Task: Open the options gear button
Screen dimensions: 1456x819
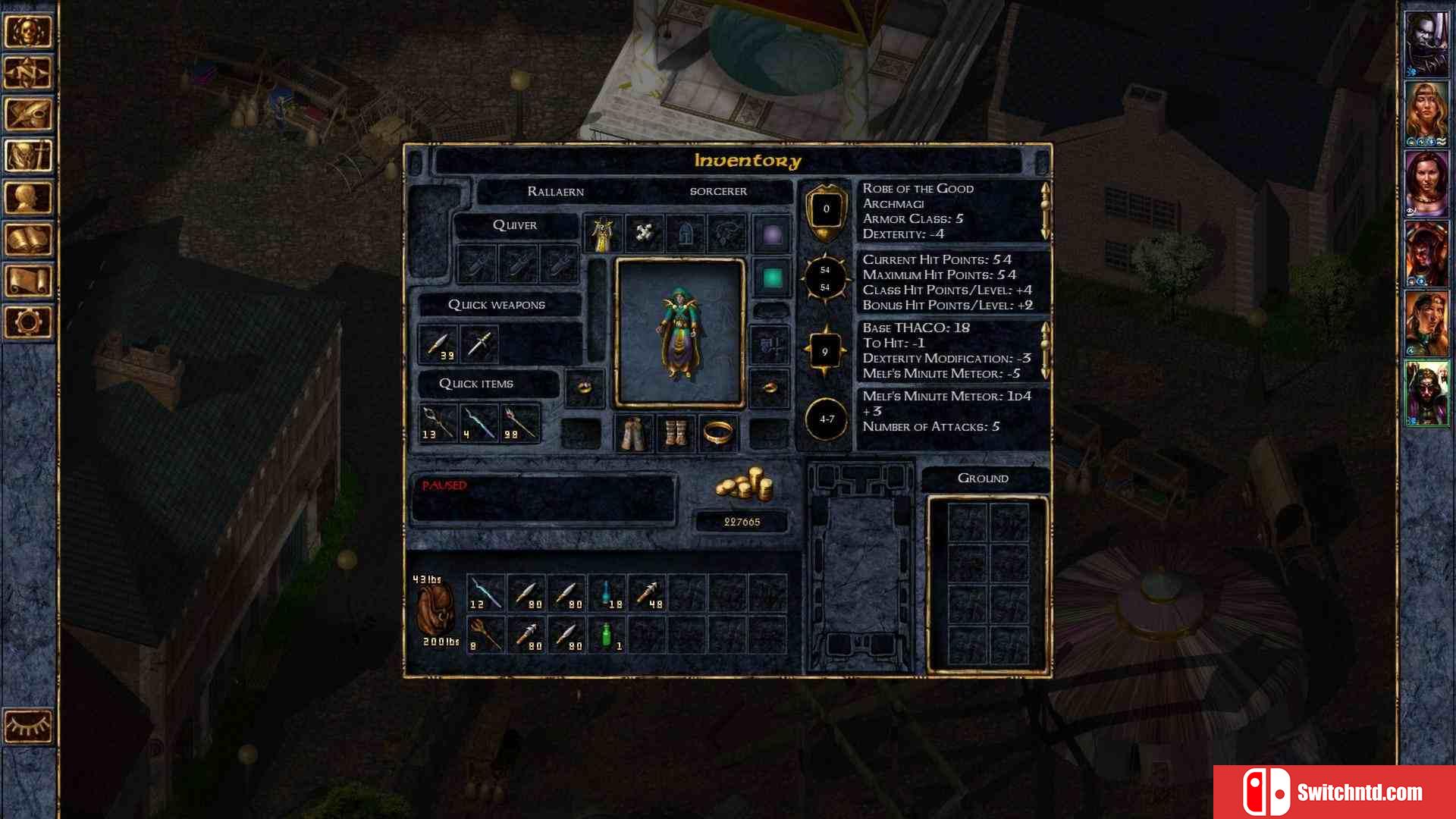Action: pyautogui.click(x=29, y=322)
